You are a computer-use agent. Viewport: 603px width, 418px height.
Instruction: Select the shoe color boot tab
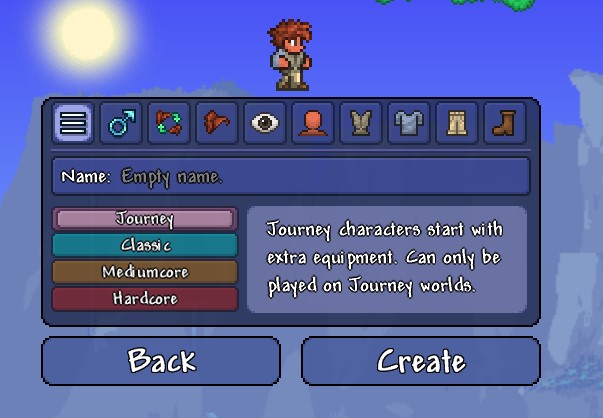point(500,123)
